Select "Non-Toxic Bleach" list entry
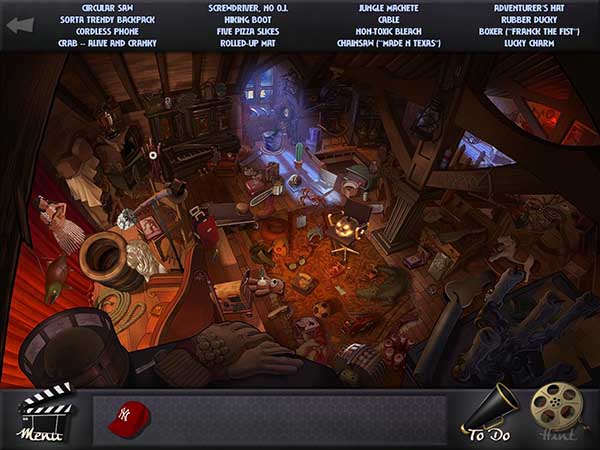The height and width of the screenshot is (450, 600). 388,32
